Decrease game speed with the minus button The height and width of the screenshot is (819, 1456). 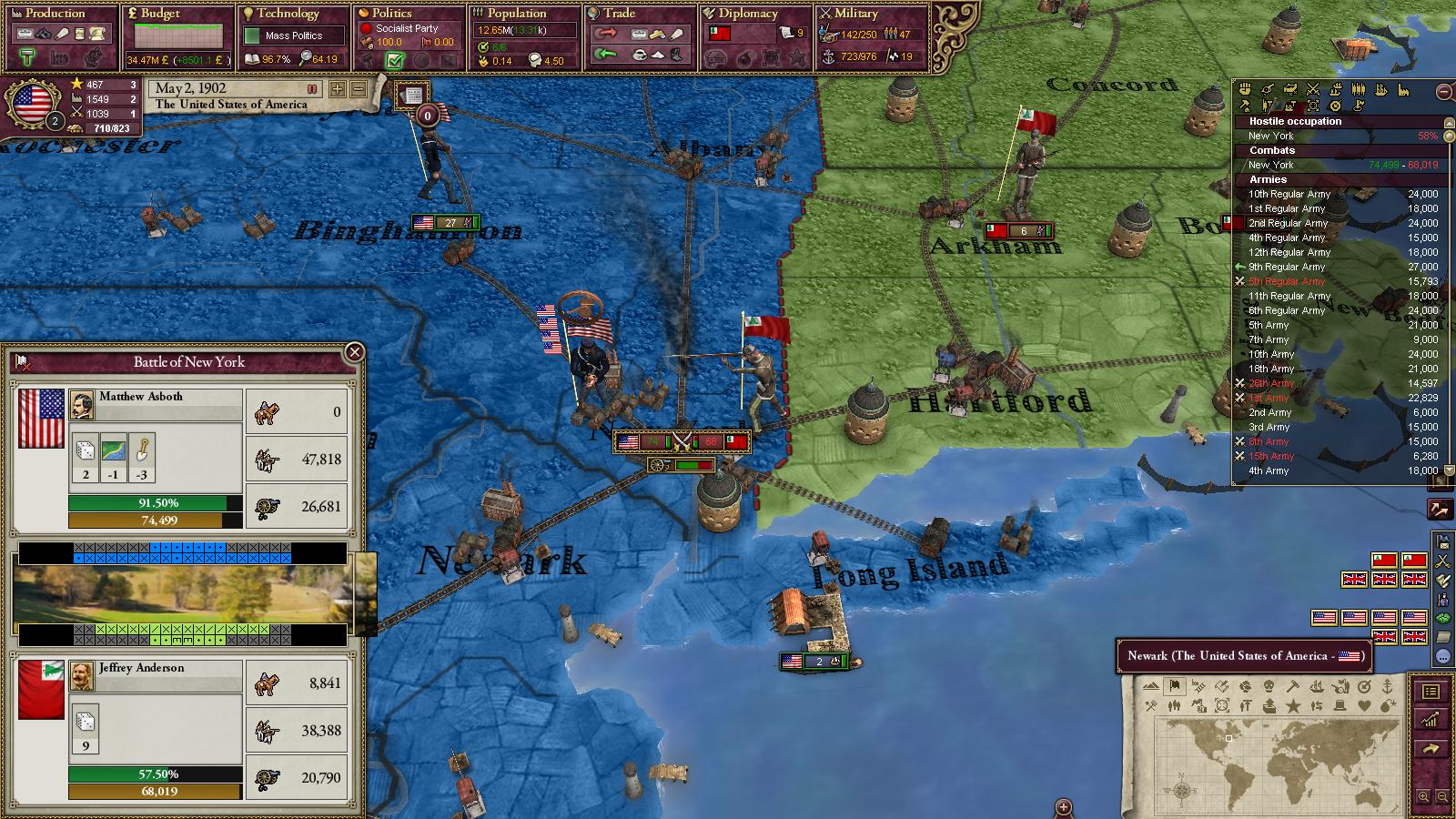click(358, 89)
